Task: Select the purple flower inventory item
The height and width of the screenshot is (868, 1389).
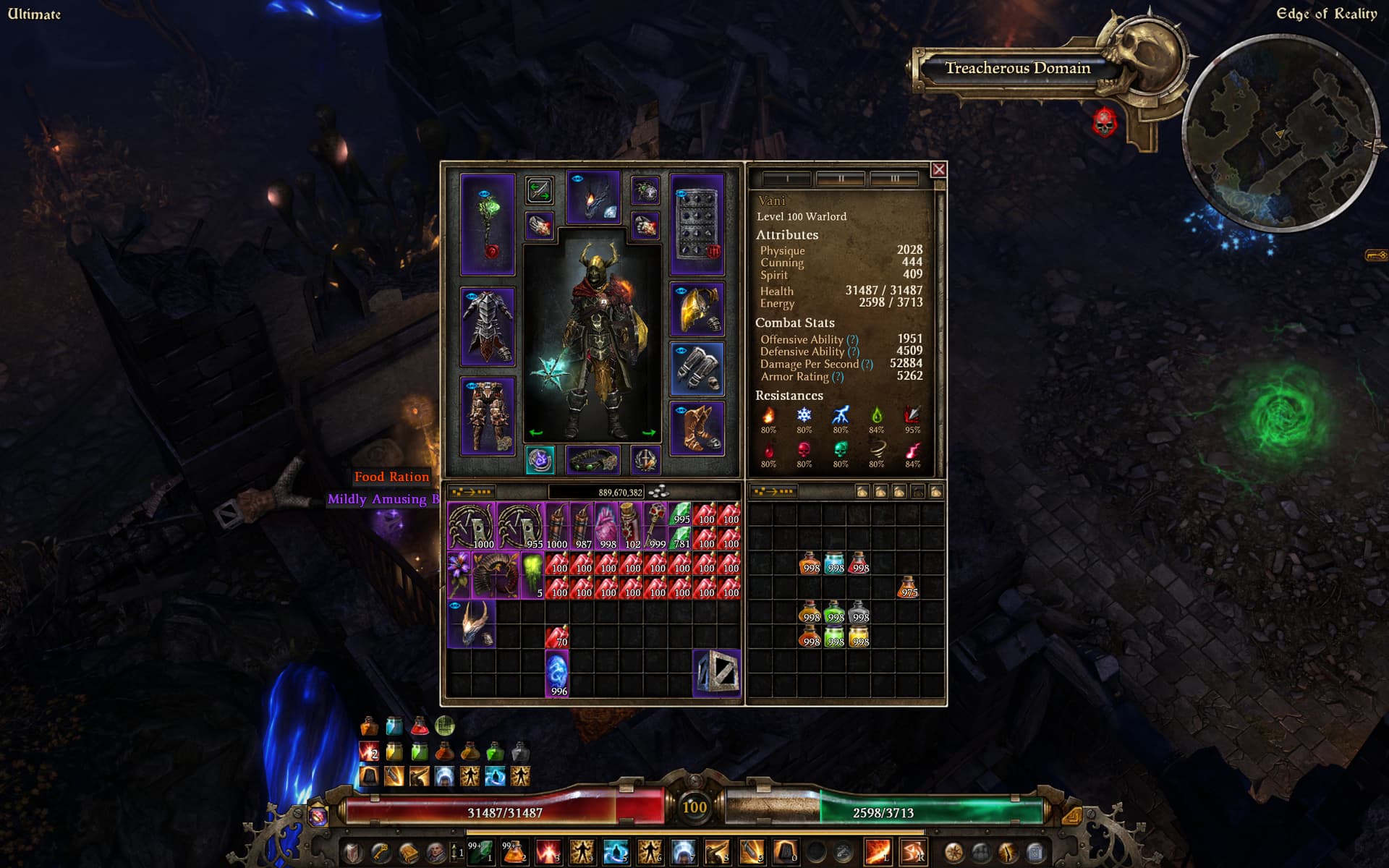Action: (459, 574)
